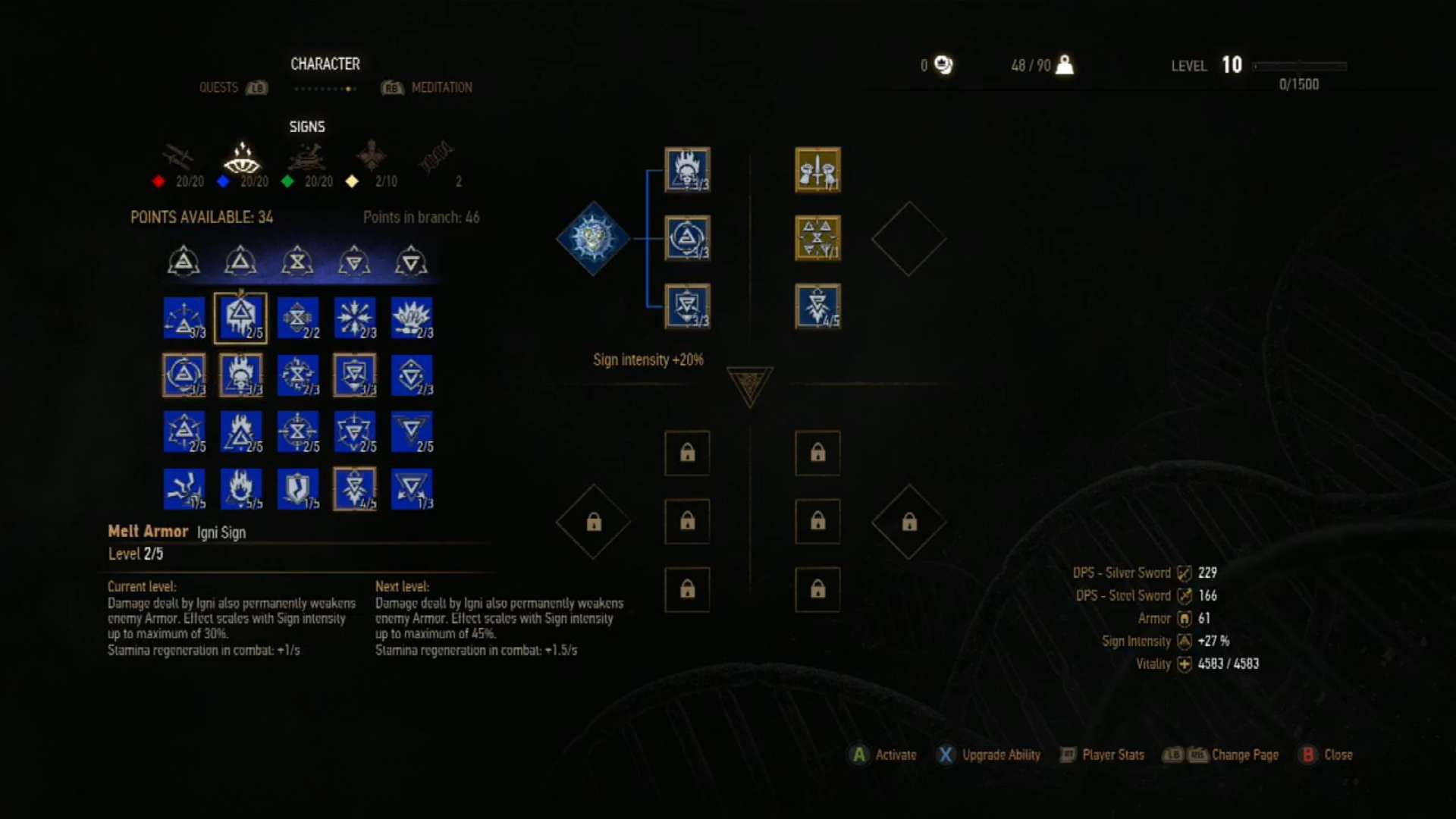Image resolution: width=1456 pixels, height=819 pixels.
Task: Select the Aard column header icon
Action: click(x=184, y=260)
